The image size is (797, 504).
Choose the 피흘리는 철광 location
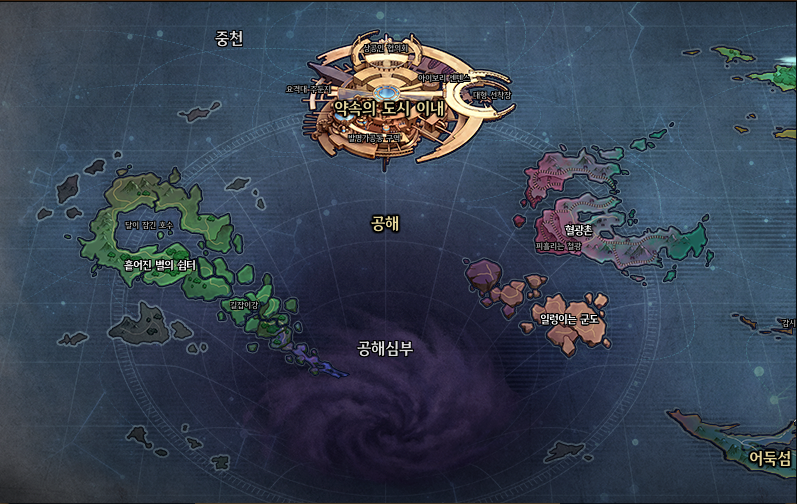(557, 245)
